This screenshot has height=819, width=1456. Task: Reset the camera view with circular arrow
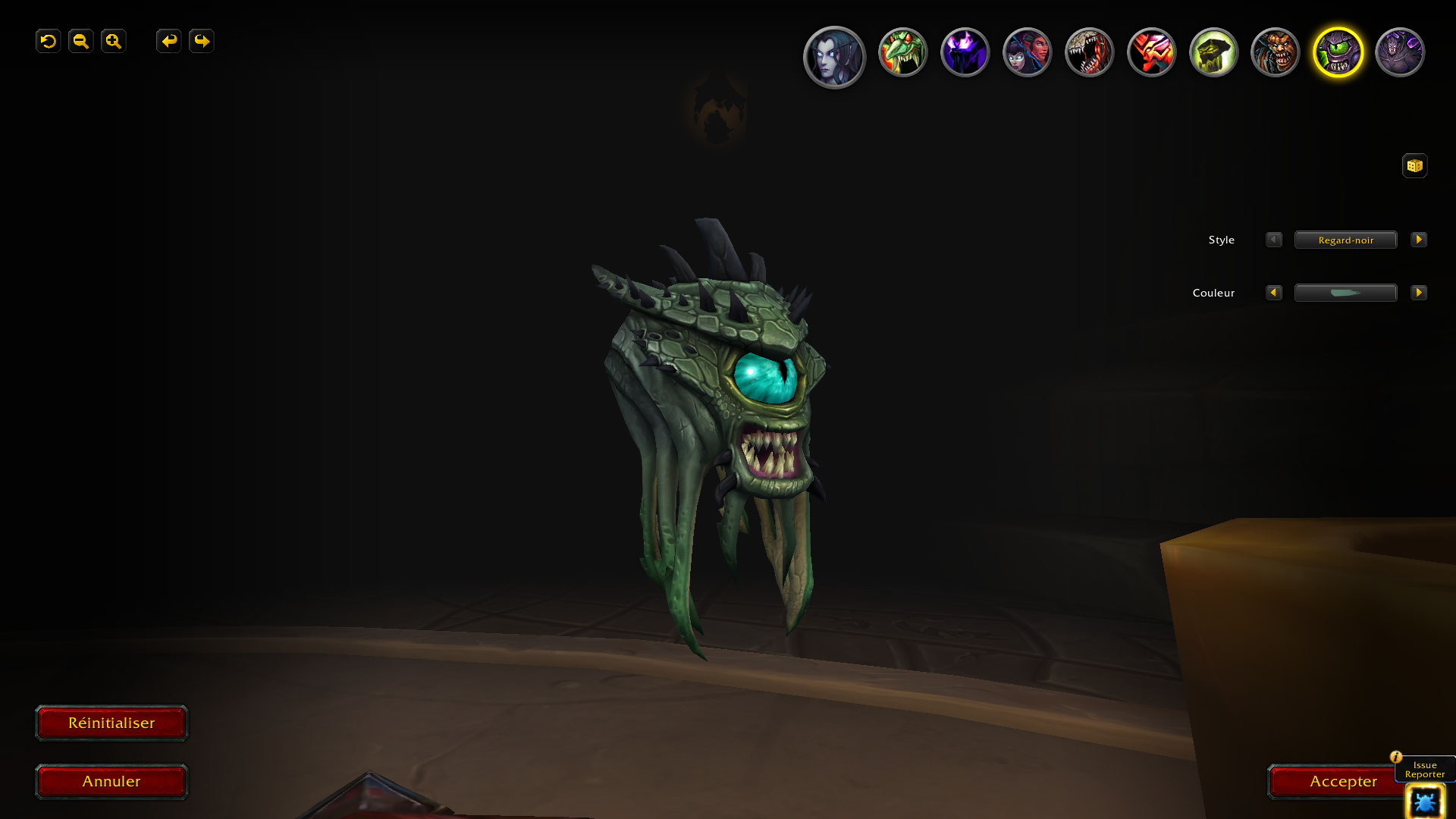pos(49,41)
